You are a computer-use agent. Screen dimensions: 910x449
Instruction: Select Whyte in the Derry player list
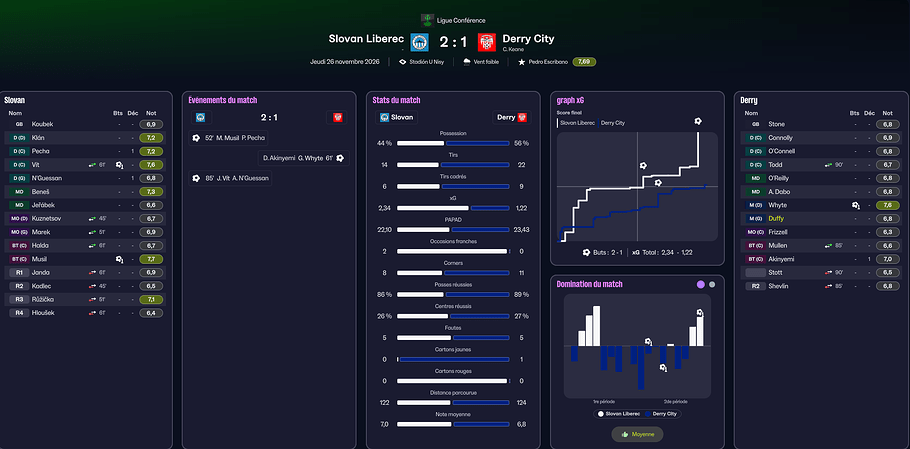coord(777,204)
